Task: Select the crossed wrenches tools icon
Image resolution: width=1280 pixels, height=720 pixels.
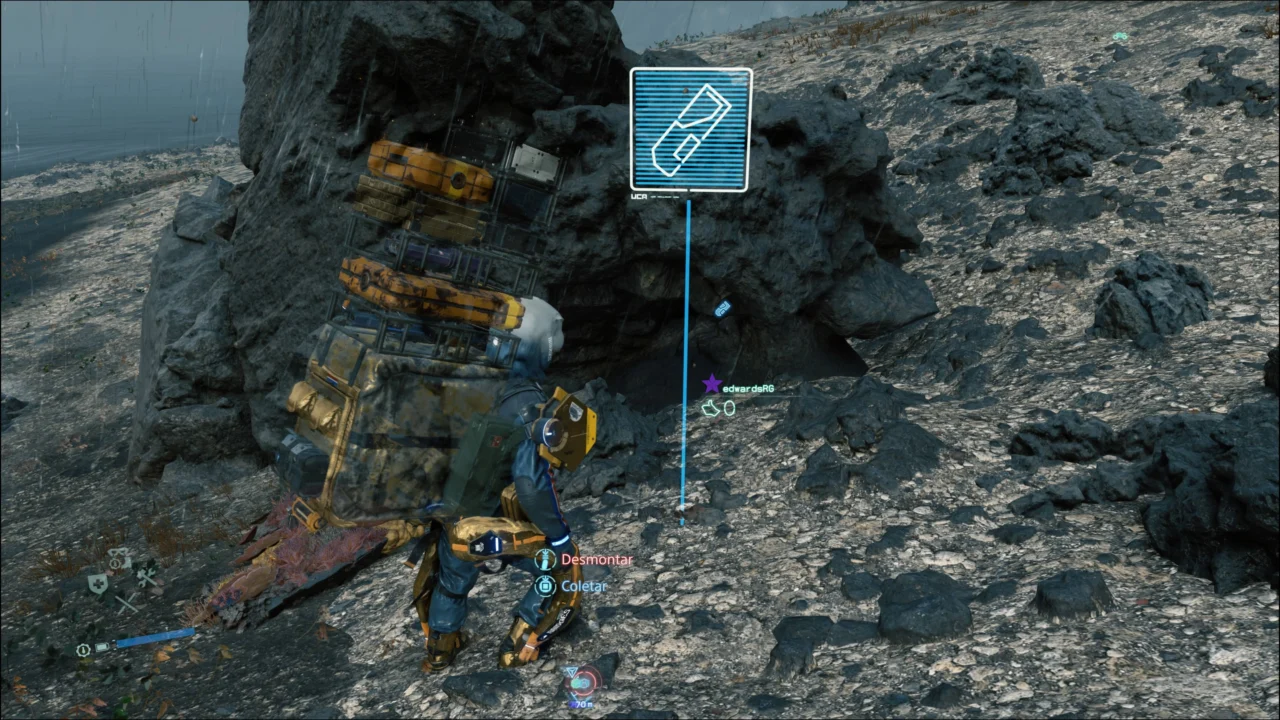Action: (x=147, y=577)
